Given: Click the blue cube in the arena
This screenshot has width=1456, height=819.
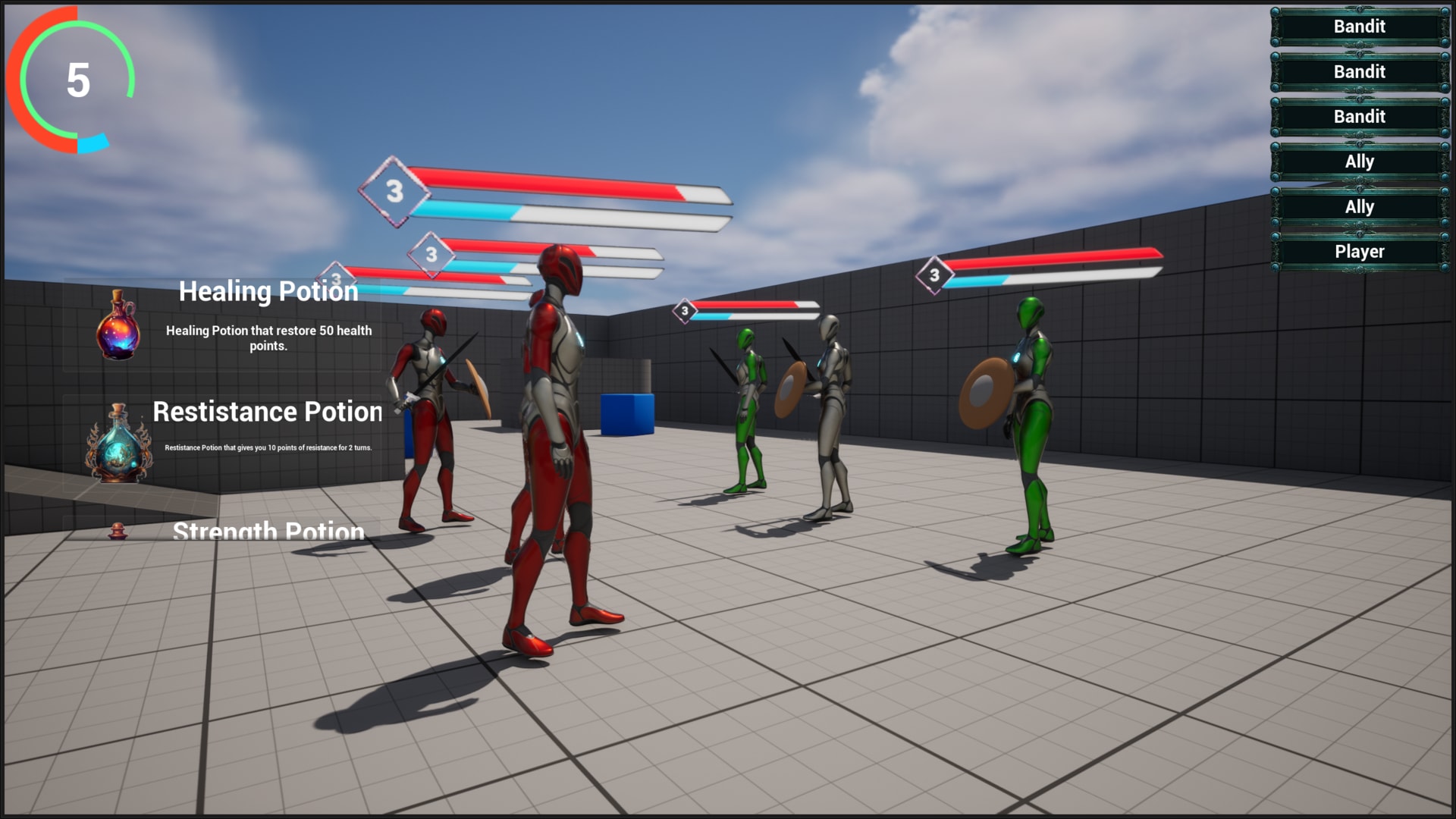Looking at the screenshot, I should (x=629, y=413).
